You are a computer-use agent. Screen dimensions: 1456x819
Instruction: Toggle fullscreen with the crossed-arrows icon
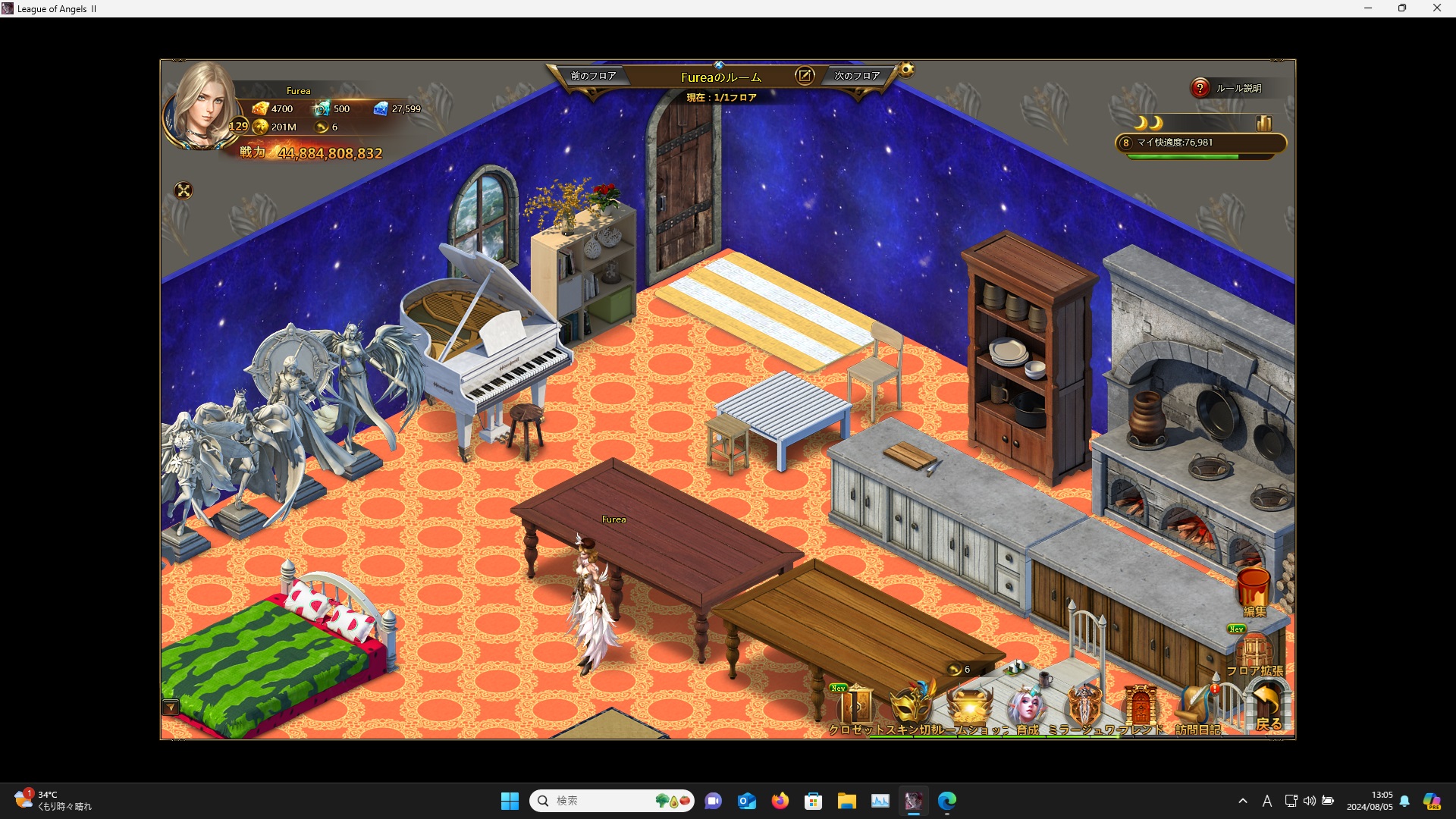pos(184,190)
